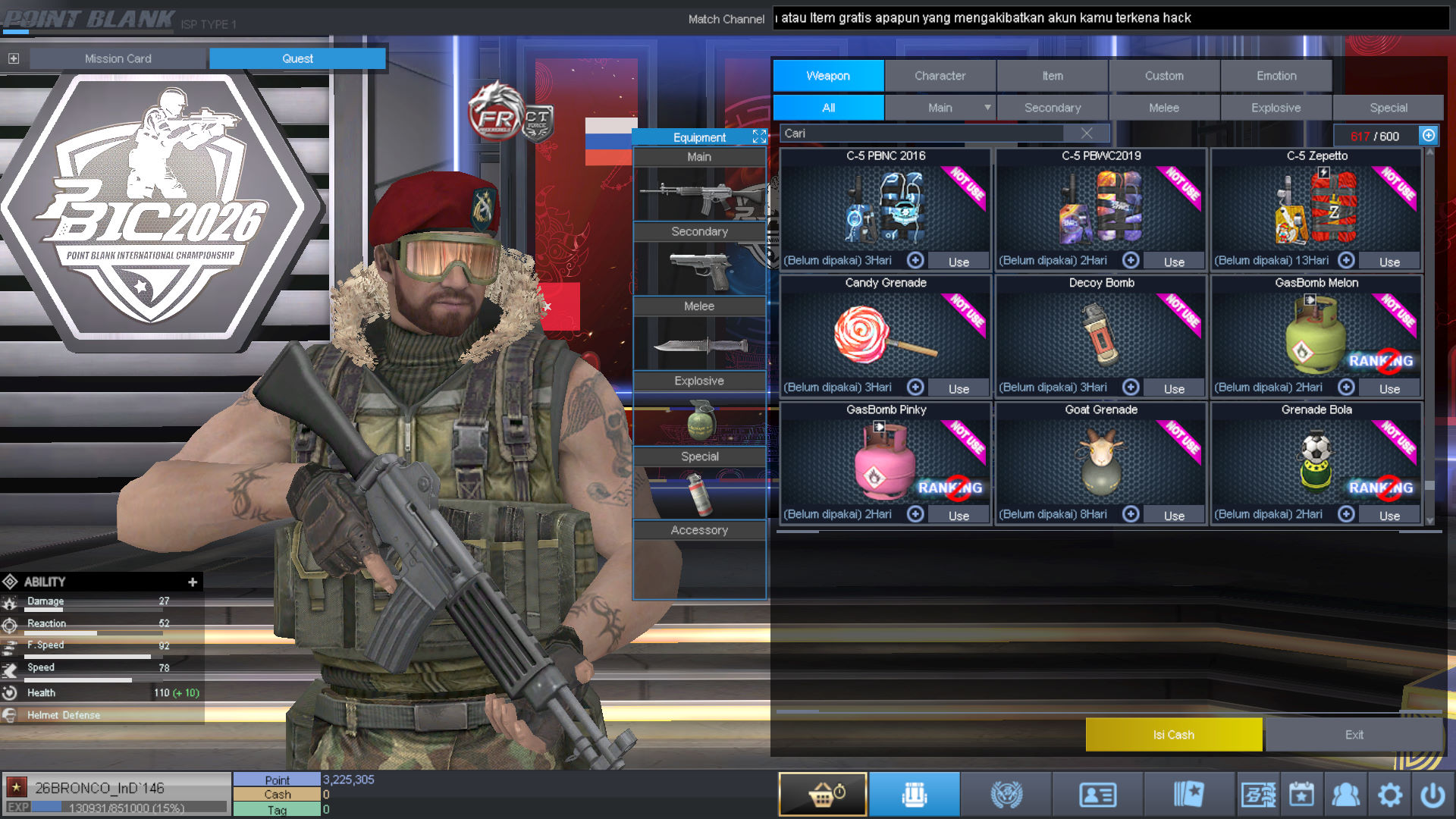
Task: Expand the Equipment panel
Action: point(759,136)
